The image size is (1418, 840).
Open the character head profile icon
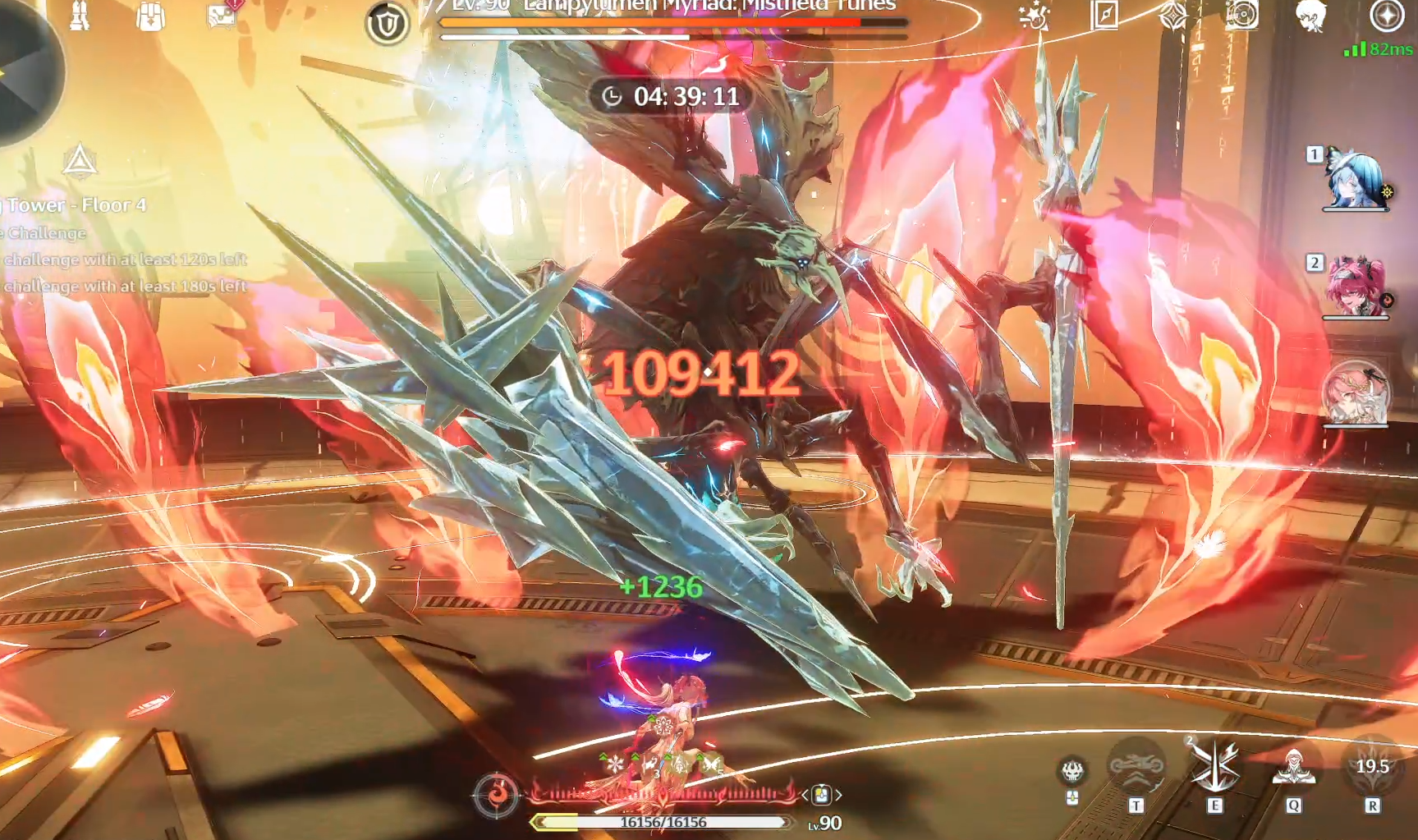point(1311,15)
